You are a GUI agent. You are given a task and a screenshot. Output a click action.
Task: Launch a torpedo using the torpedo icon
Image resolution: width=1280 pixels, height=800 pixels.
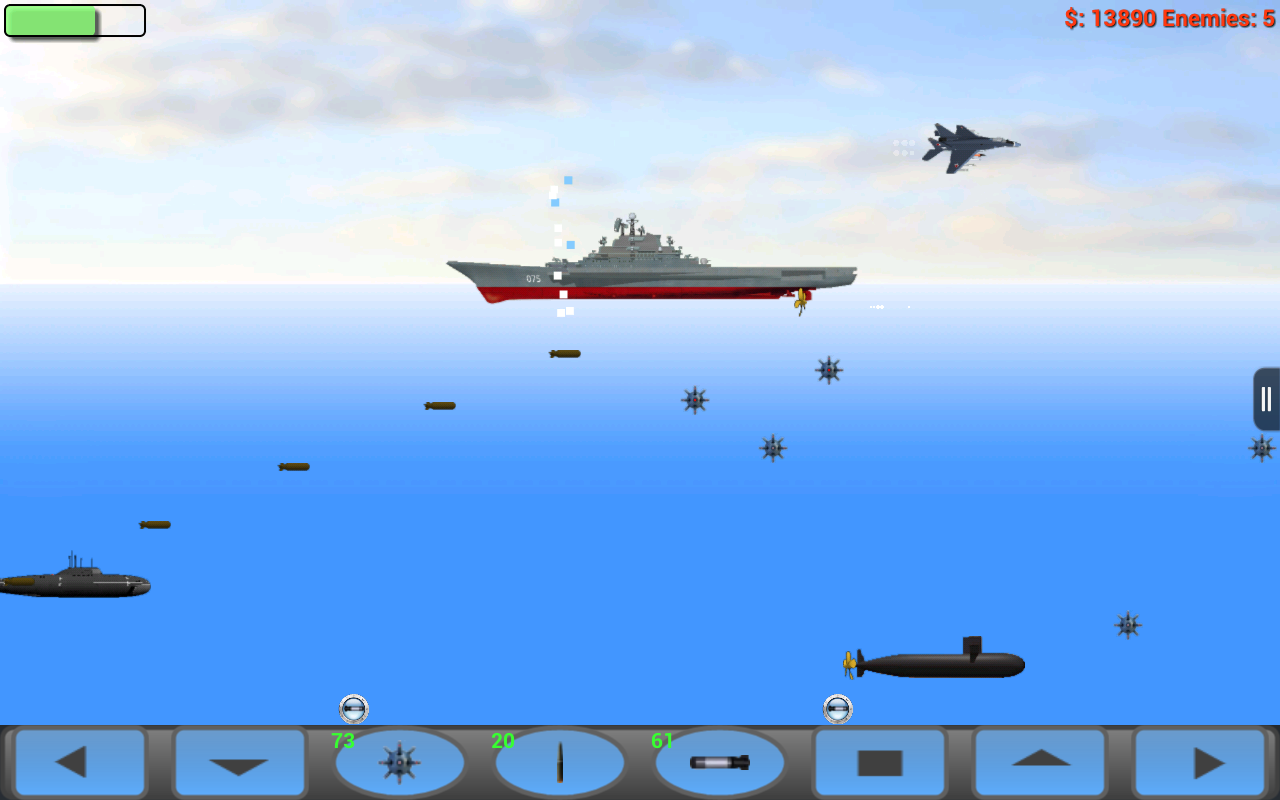coord(719,762)
